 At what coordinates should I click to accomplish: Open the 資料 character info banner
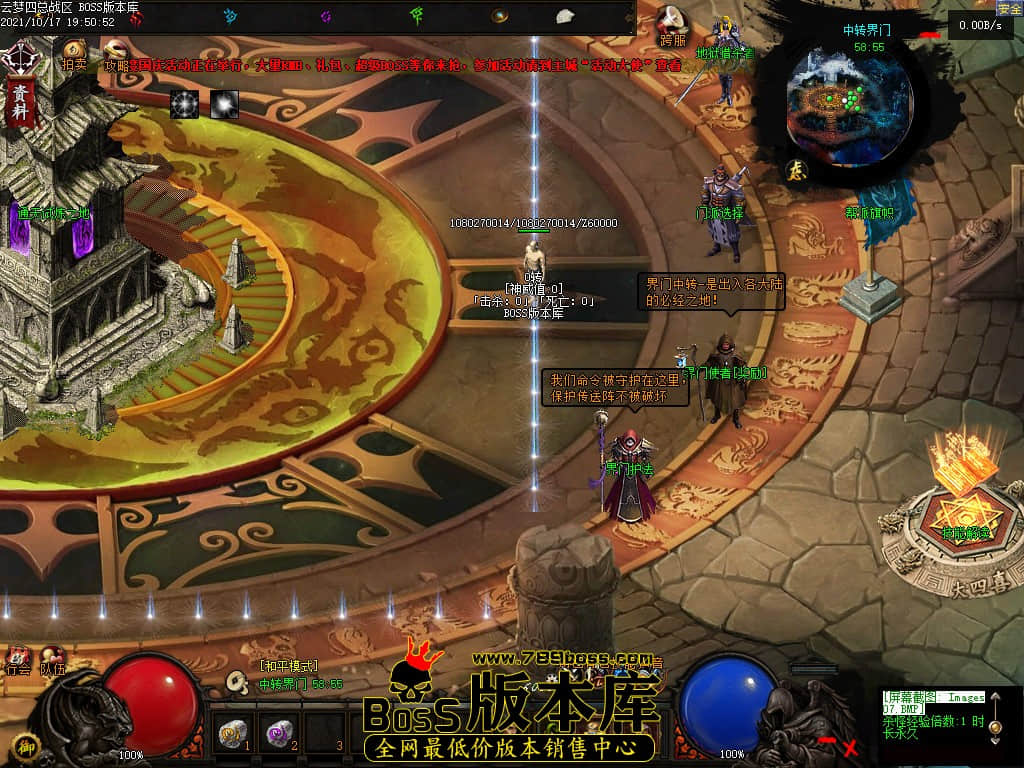click(x=19, y=101)
